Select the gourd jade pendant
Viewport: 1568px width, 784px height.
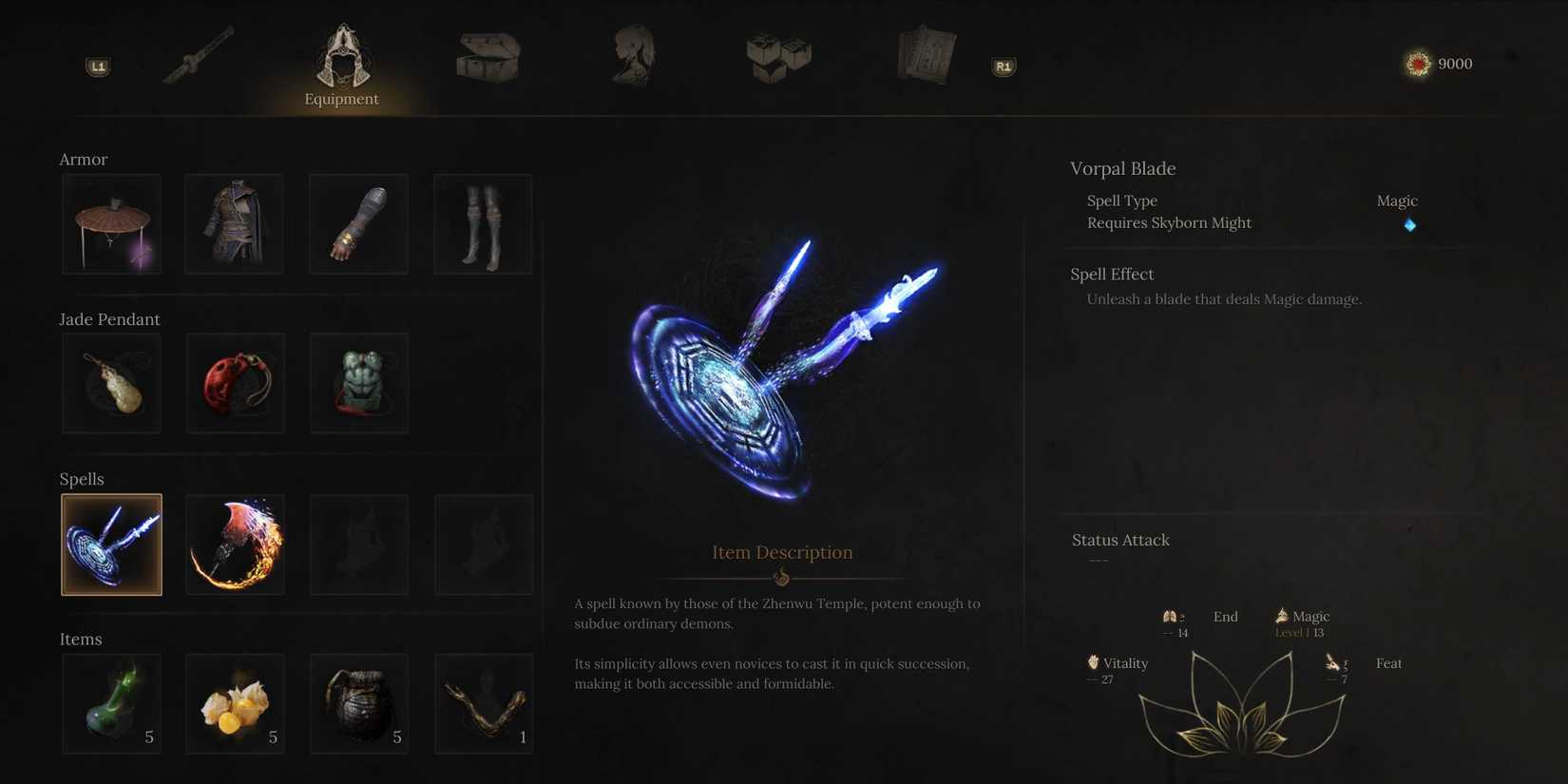tap(111, 383)
